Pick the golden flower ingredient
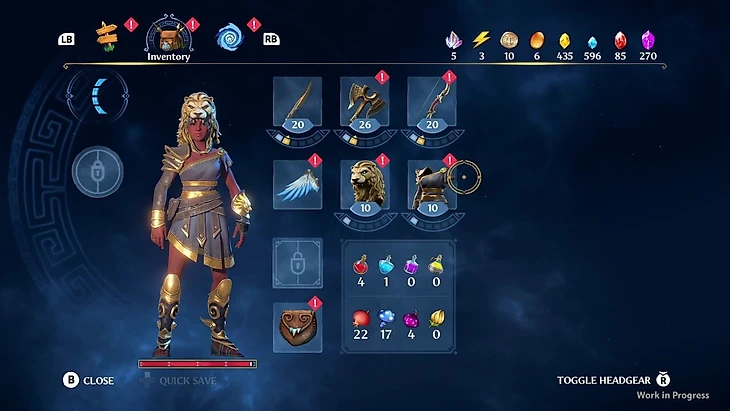The height and width of the screenshot is (411, 730). [436, 319]
